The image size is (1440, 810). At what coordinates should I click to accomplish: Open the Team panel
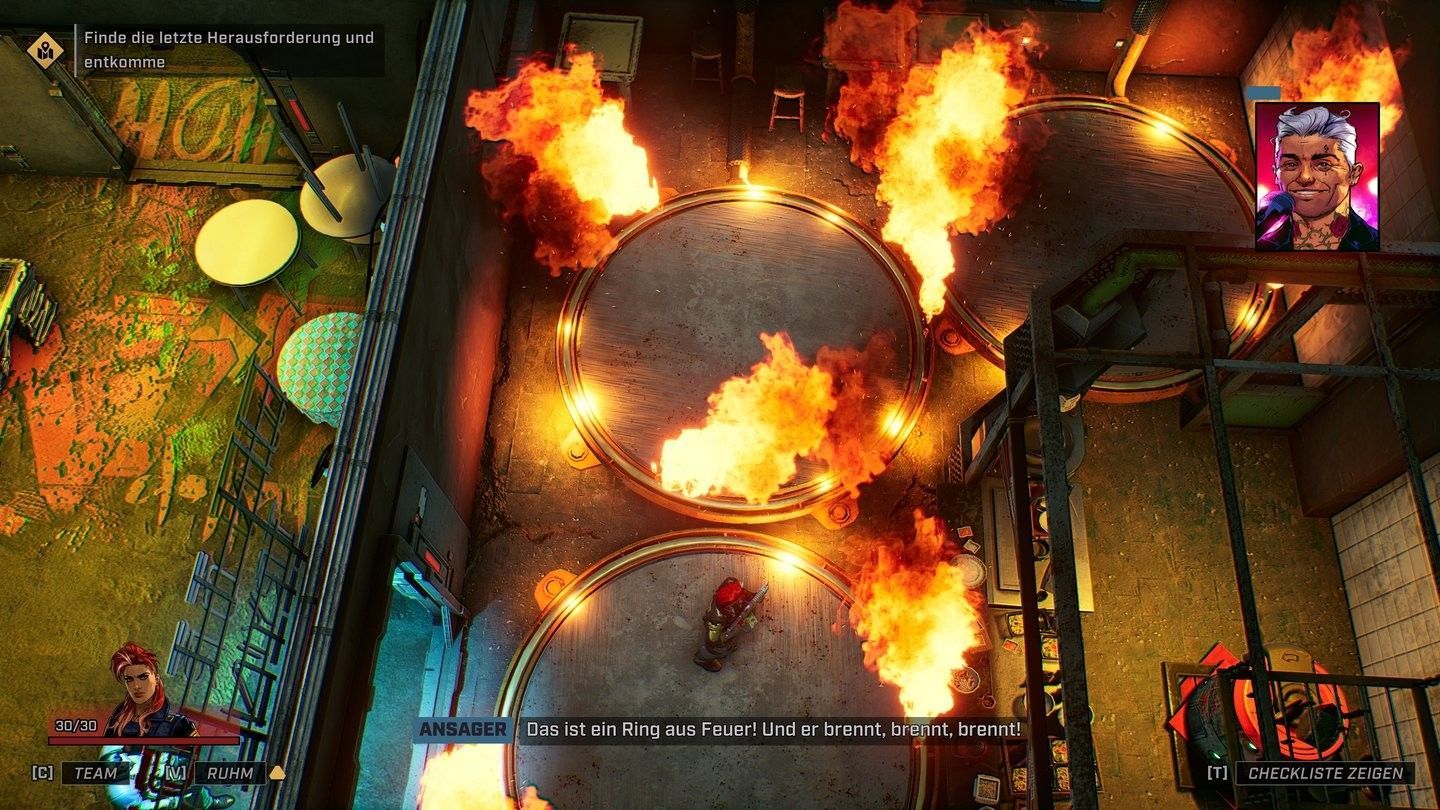[95, 773]
